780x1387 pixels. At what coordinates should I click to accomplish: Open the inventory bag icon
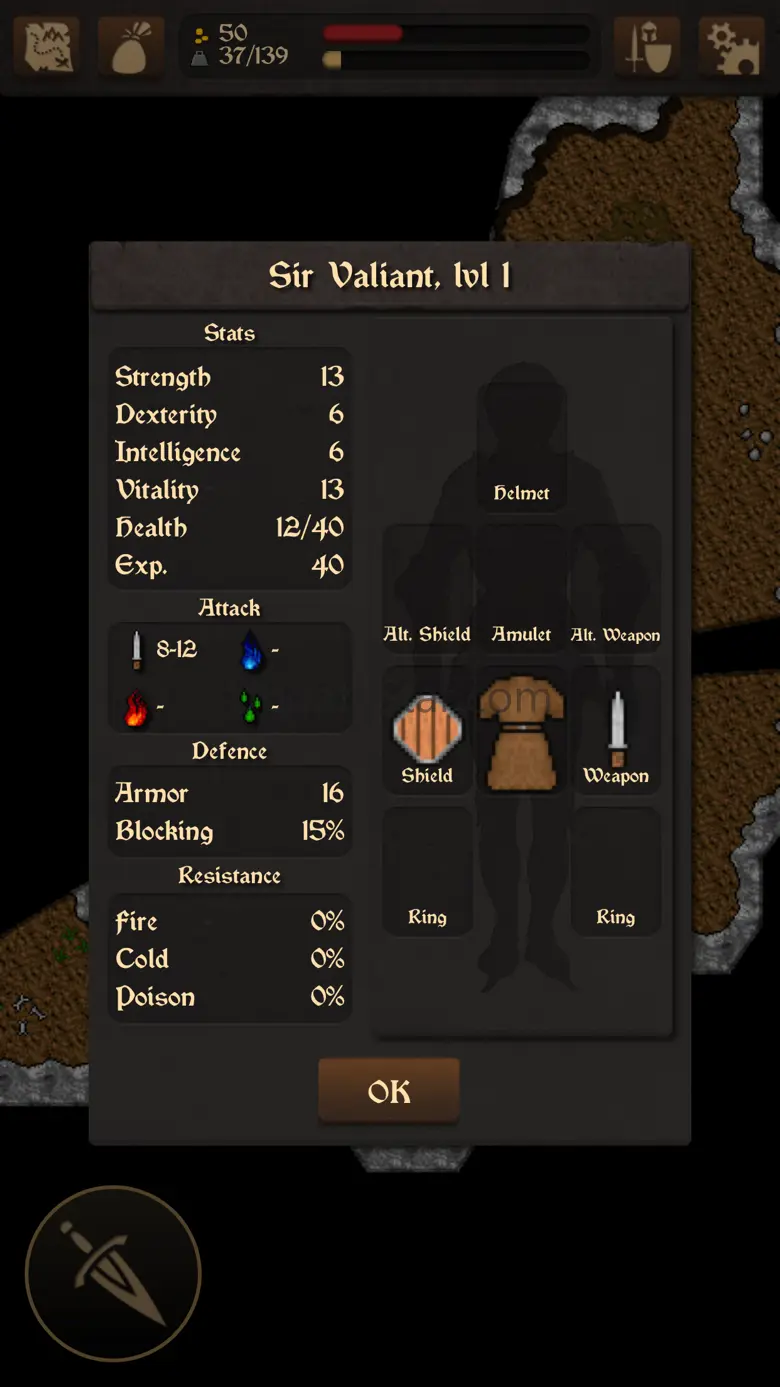click(x=131, y=46)
